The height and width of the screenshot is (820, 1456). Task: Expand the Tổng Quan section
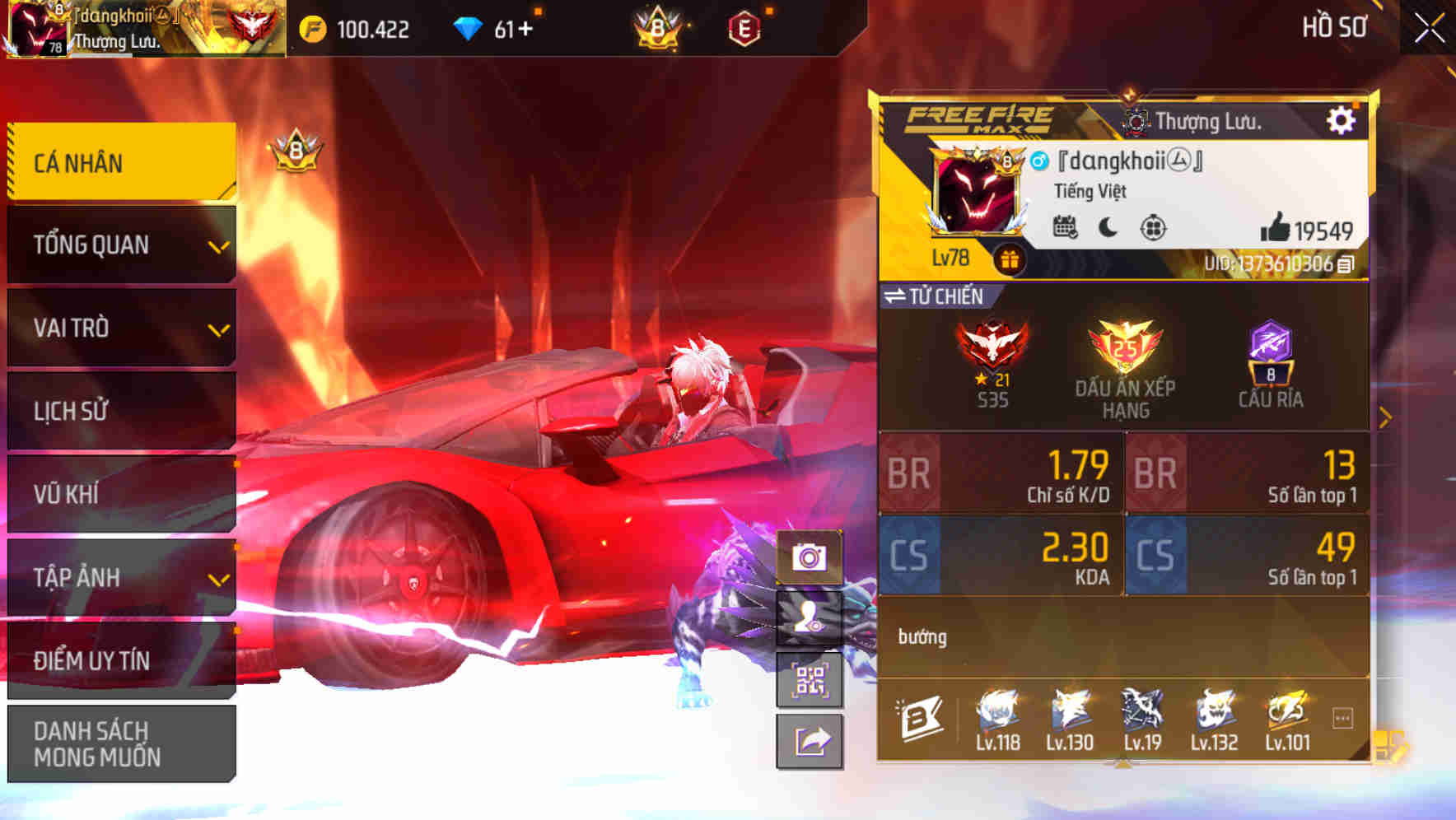coord(120,244)
